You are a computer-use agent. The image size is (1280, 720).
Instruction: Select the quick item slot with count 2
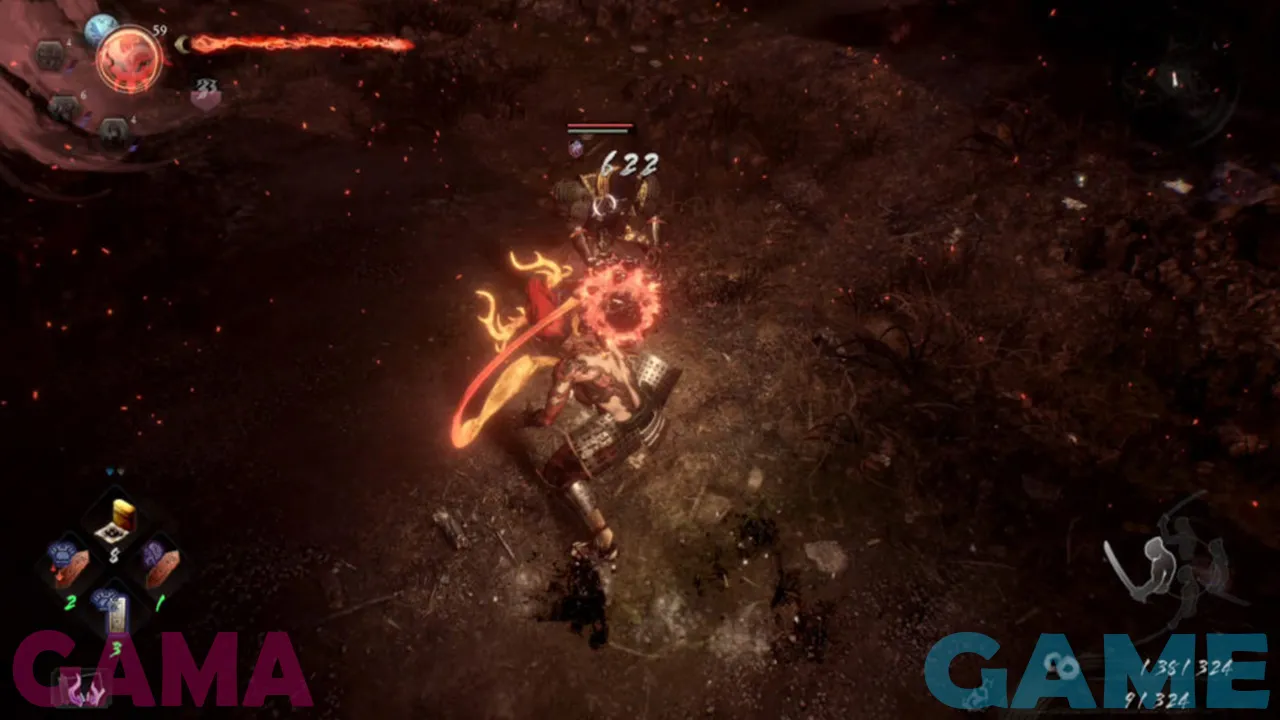70,566
